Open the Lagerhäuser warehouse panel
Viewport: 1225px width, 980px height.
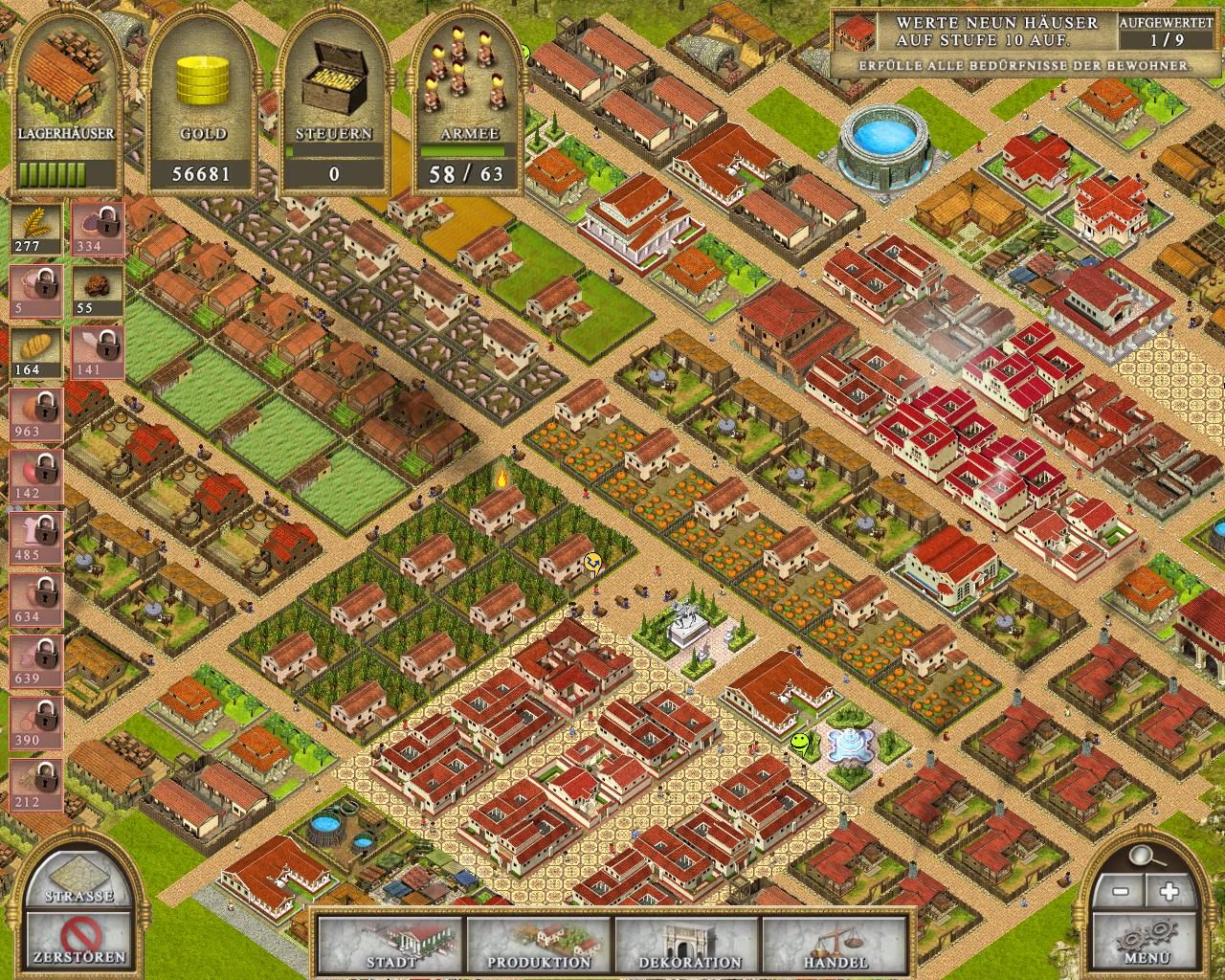pyautogui.click(x=66, y=100)
